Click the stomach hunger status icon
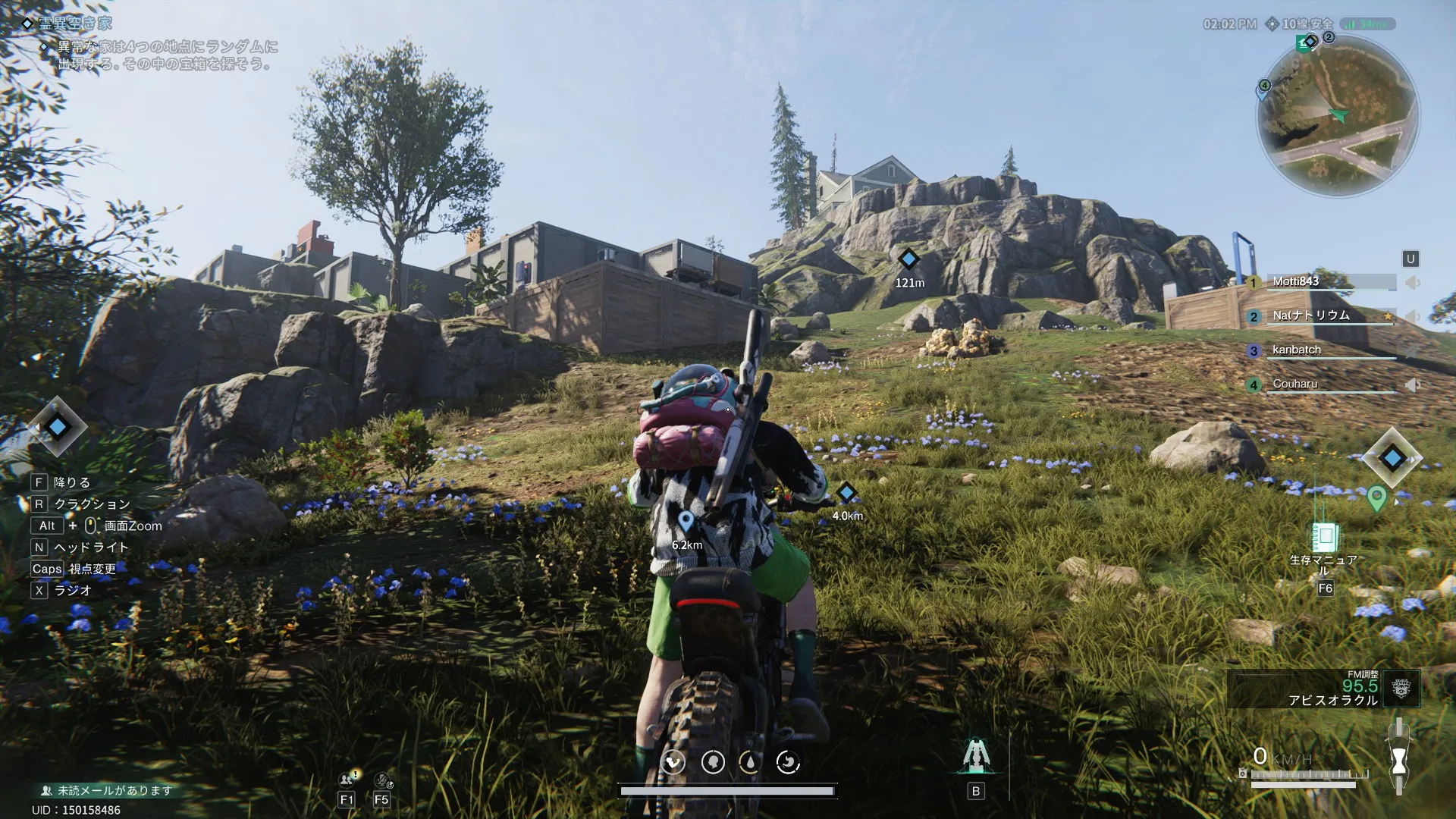The image size is (1456, 819). coord(789,762)
